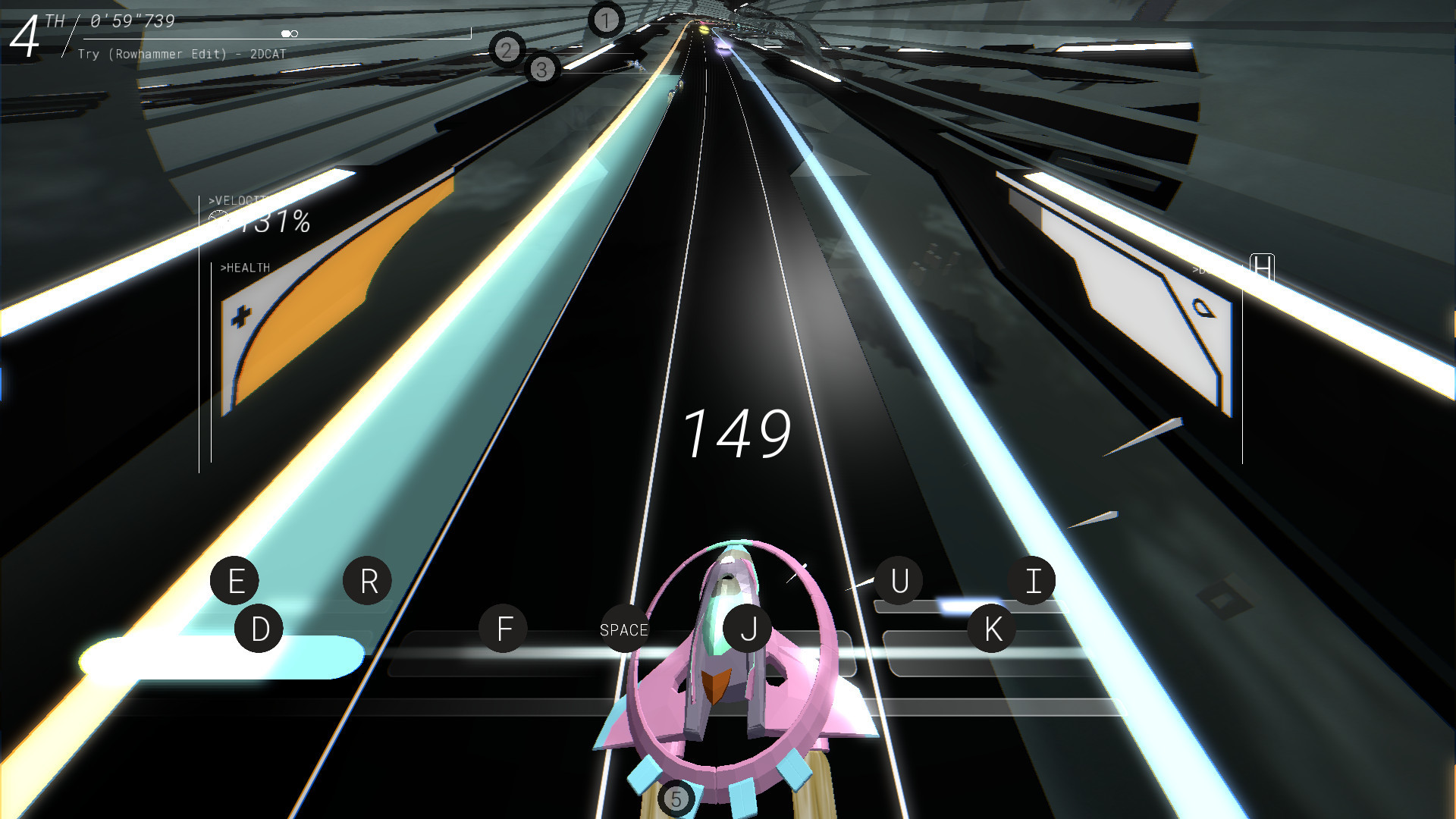The width and height of the screenshot is (1456, 819).
Task: Hit the K note marker
Action: point(992,627)
